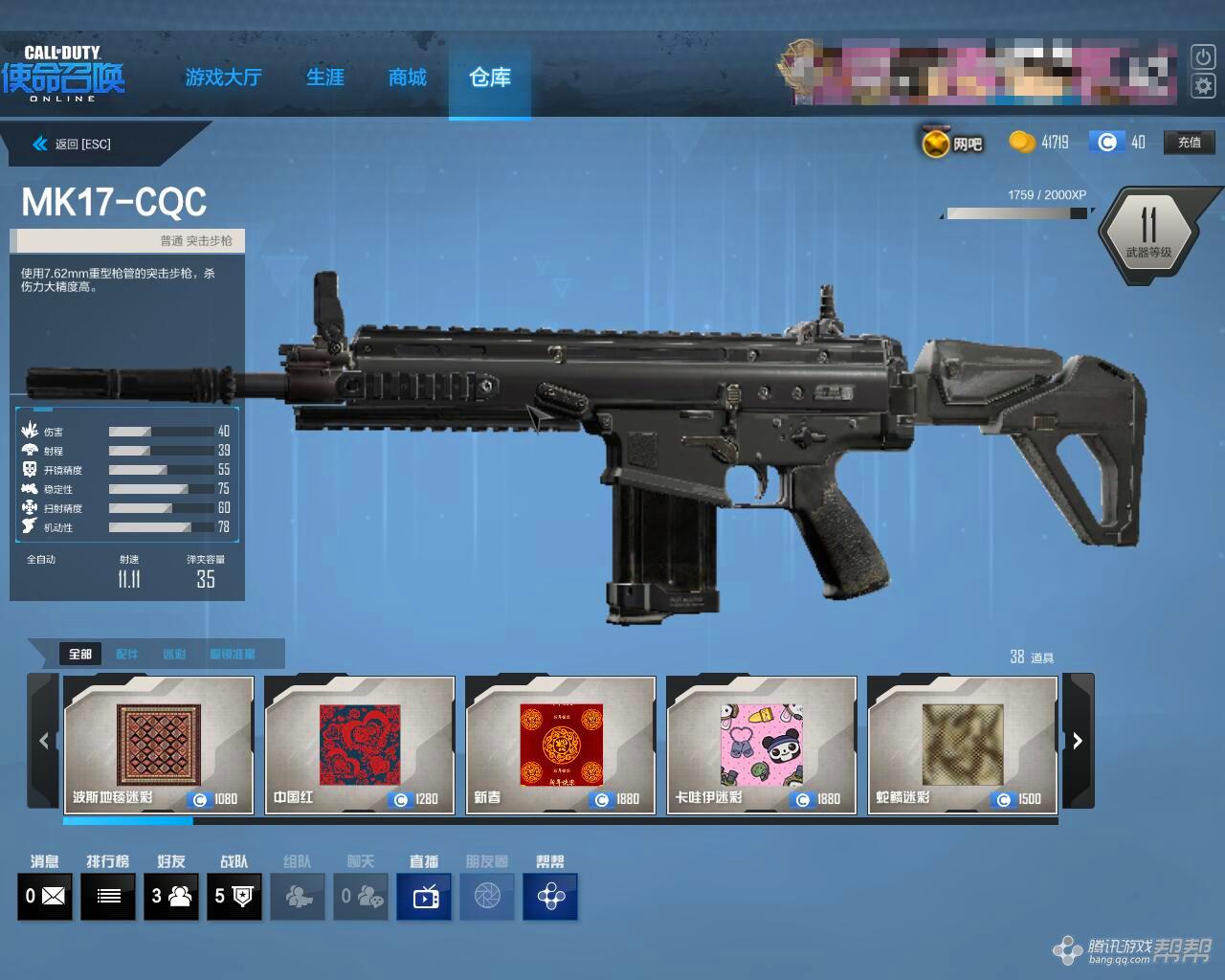Viewport: 1225px width, 980px height.
Task: Open the gear settings icon
Action: click(1202, 86)
